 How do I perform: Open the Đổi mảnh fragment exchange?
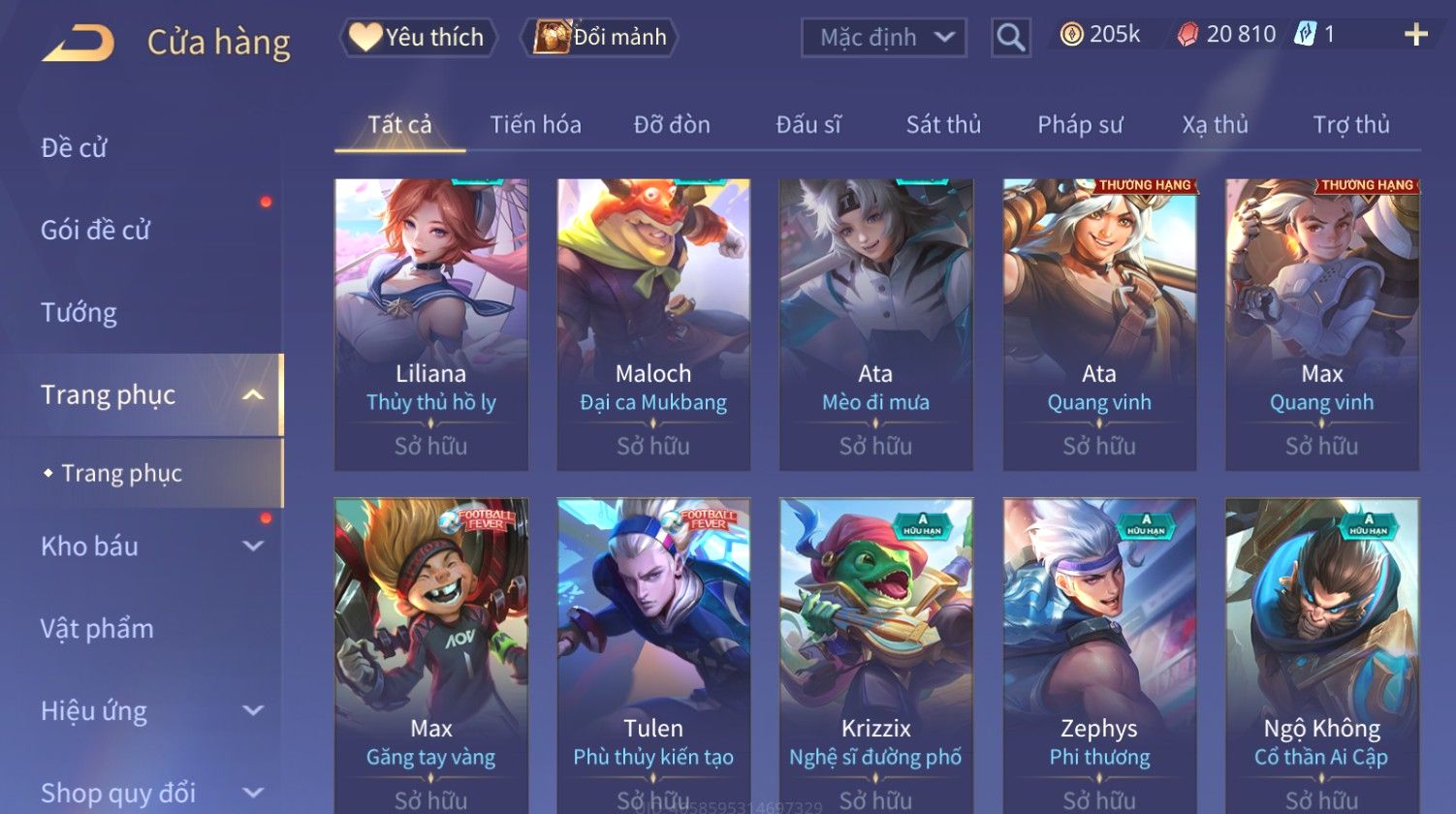[600, 38]
